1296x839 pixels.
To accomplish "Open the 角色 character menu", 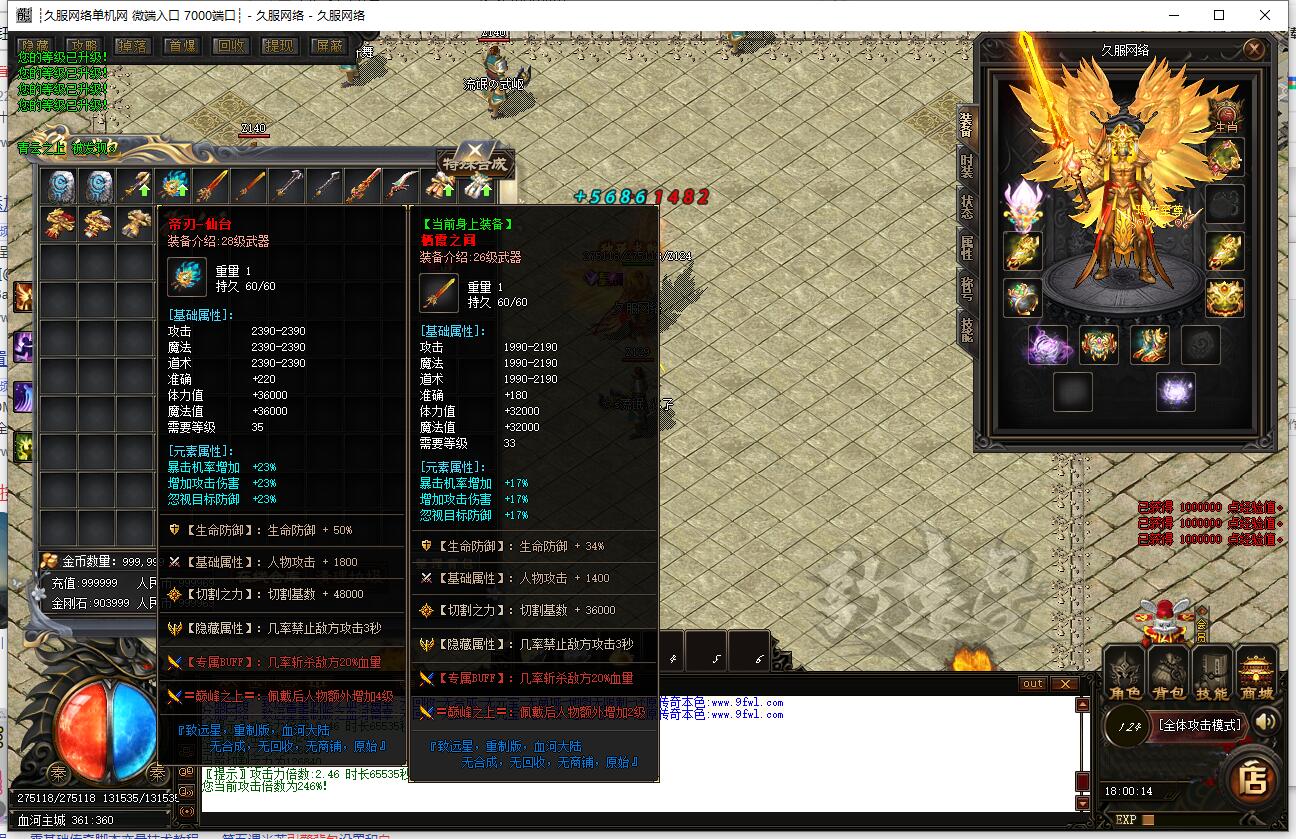I will click(x=1125, y=674).
